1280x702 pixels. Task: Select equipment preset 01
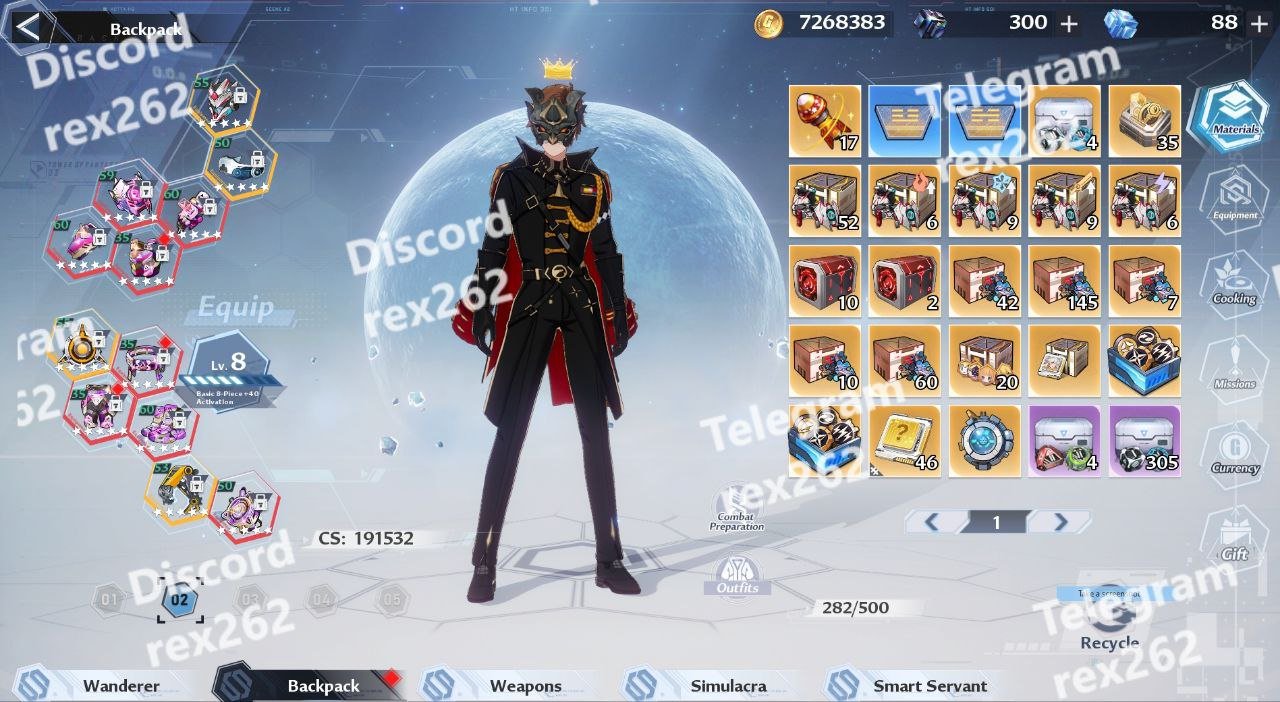coord(108,600)
